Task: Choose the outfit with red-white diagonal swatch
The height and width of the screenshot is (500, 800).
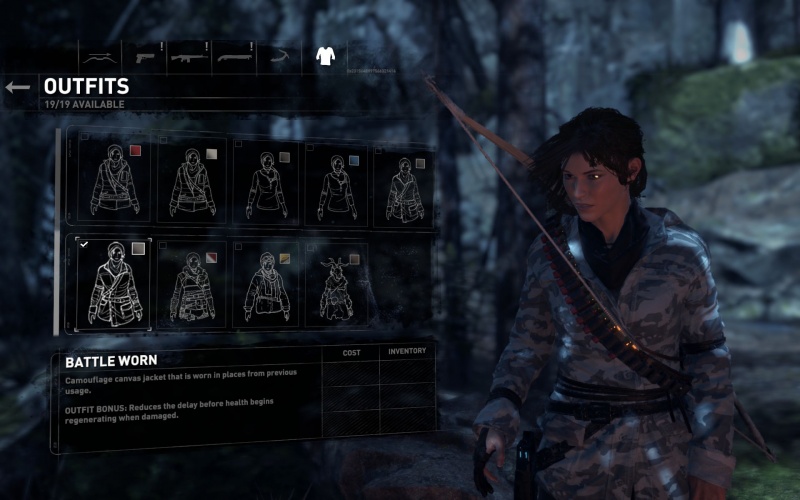Action: (x=190, y=282)
